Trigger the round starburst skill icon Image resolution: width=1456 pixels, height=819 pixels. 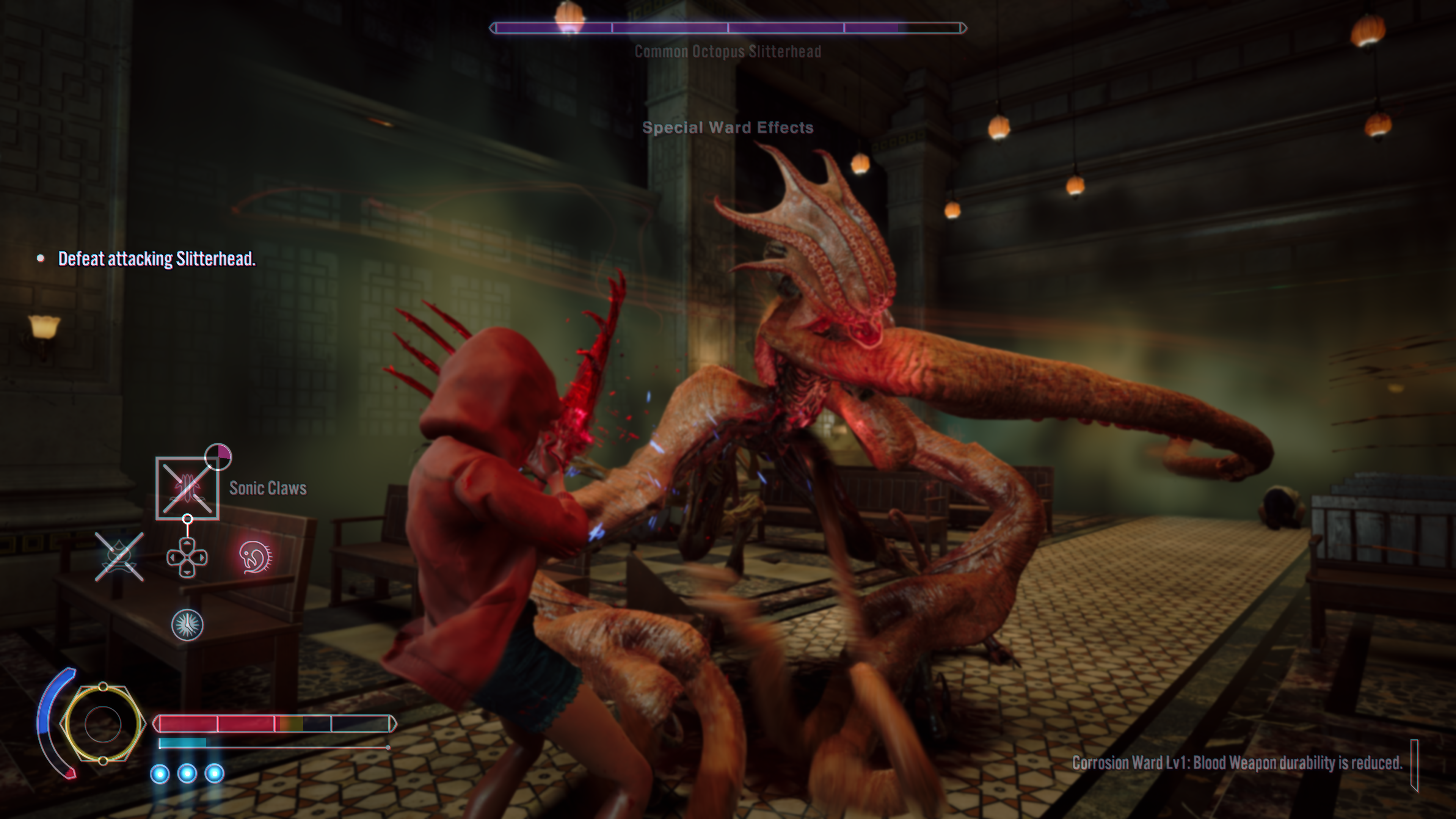(187, 624)
